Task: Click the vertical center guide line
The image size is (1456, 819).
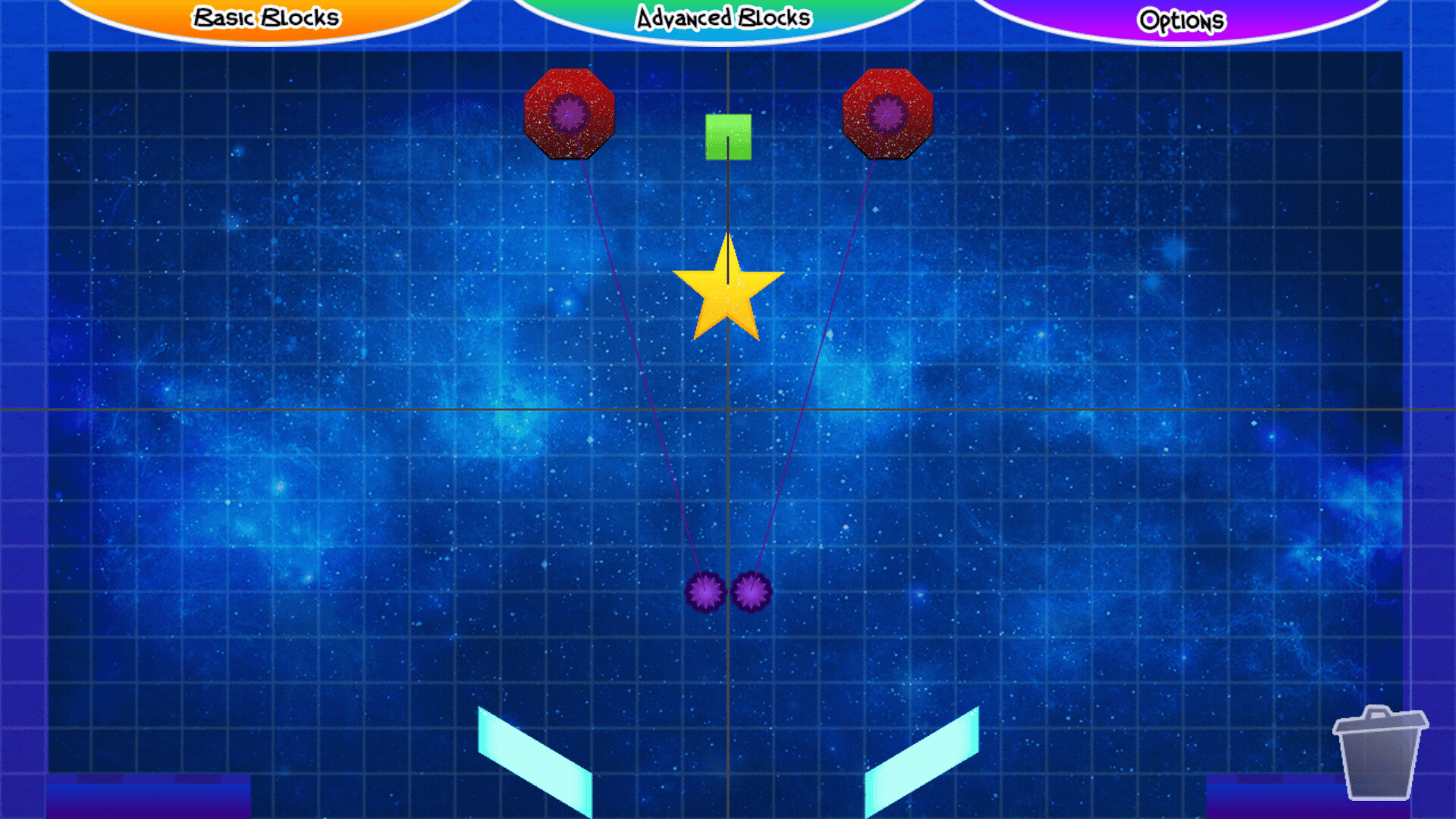Action: (728, 493)
